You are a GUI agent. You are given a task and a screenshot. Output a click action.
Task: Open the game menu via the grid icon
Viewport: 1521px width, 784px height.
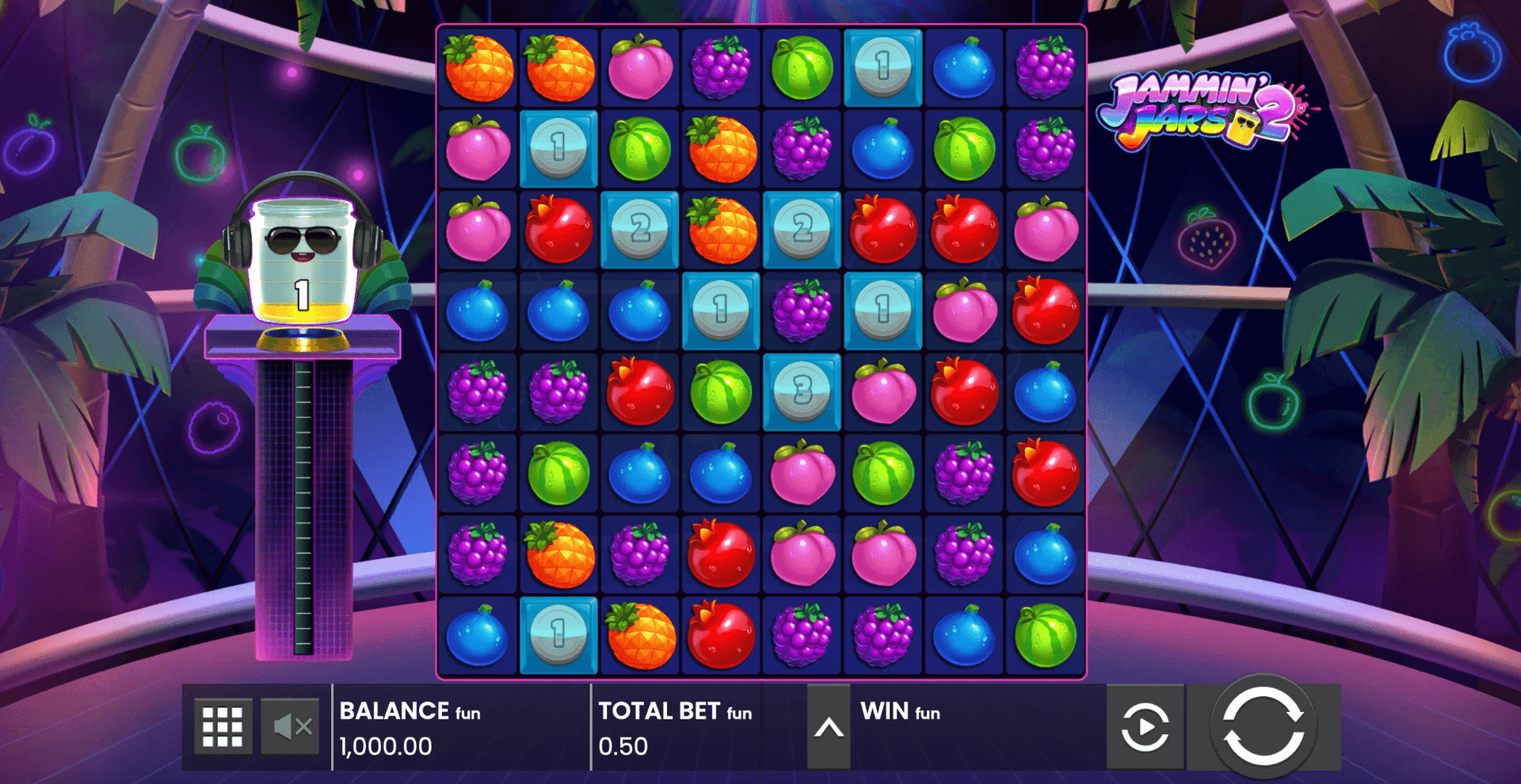[223, 725]
